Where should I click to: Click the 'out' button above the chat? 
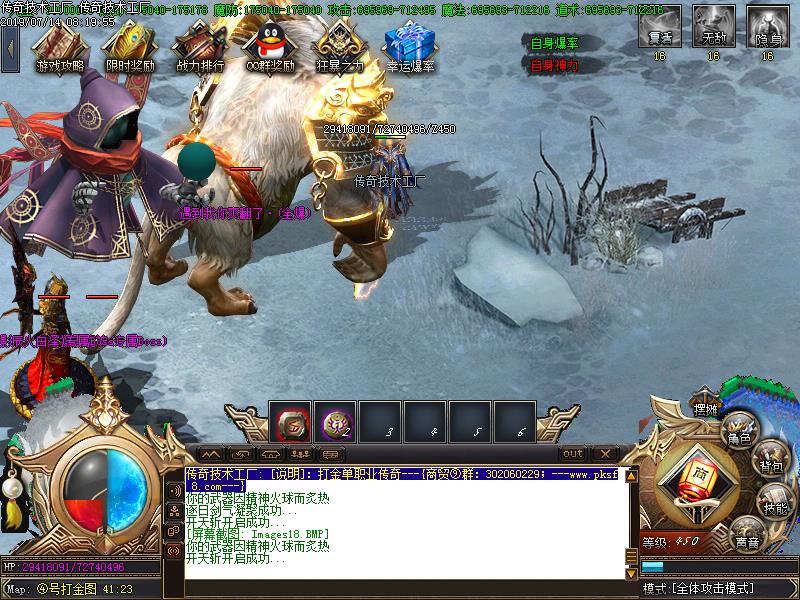[573, 453]
